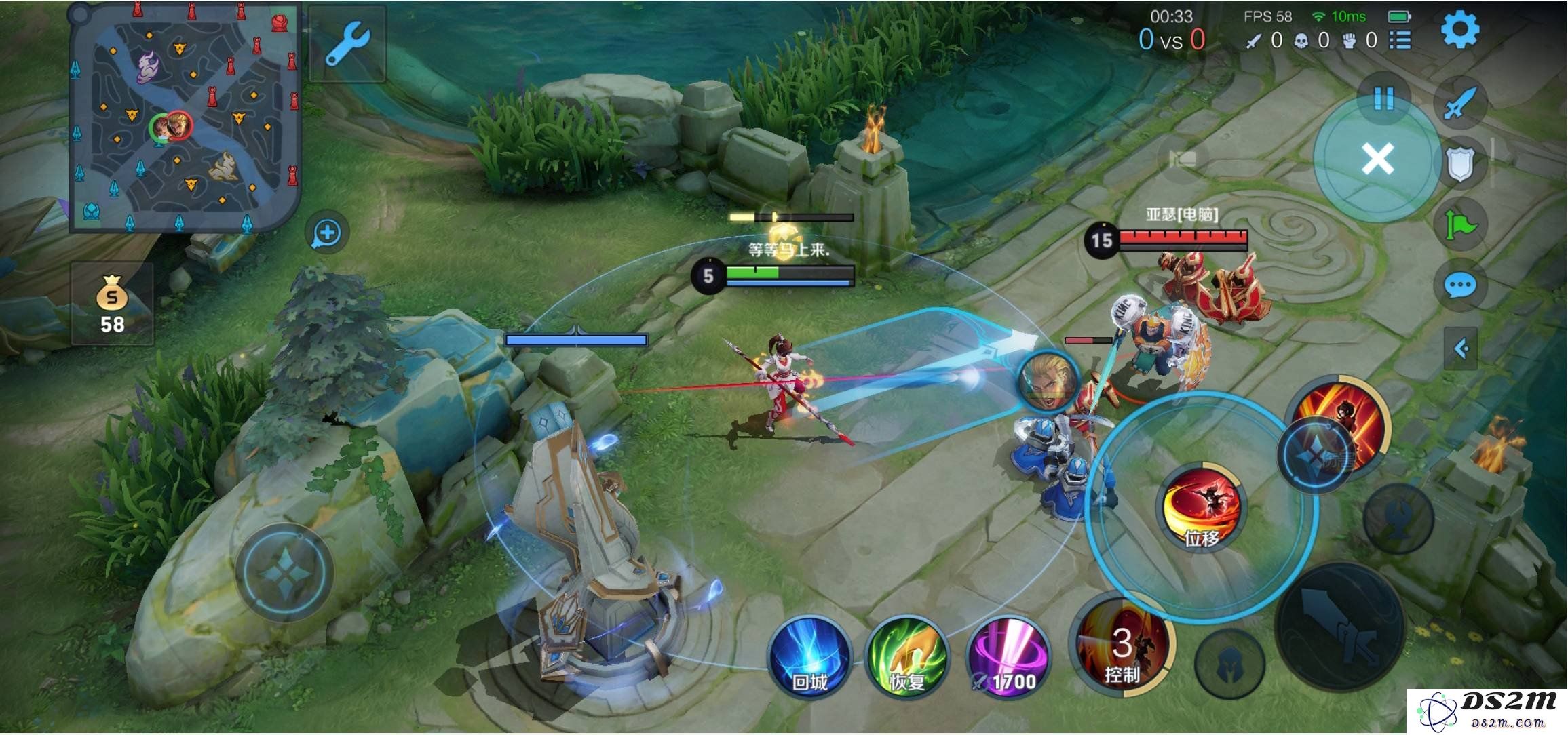Open the minimap

184,118
